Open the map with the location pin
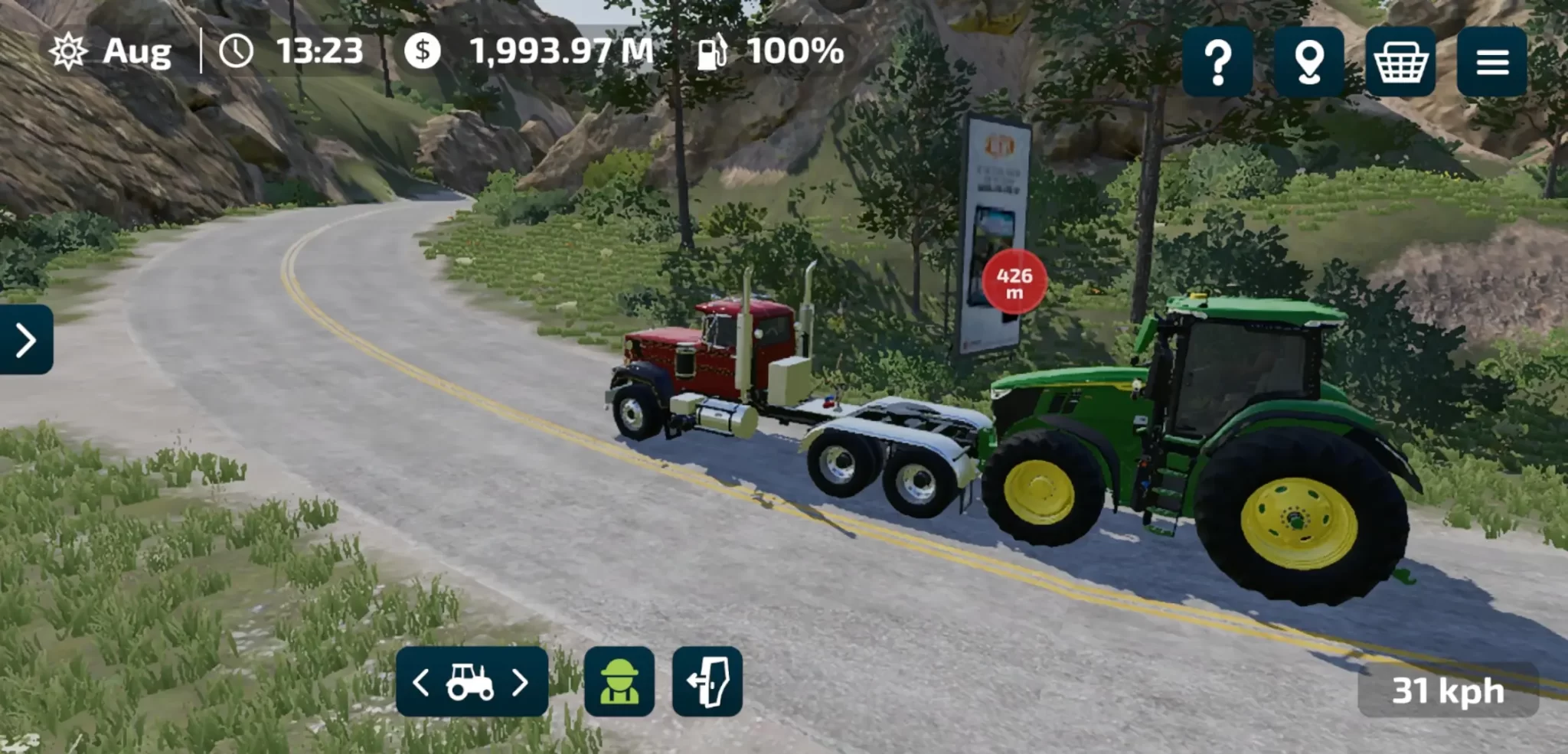This screenshot has width=1568, height=754. click(x=1308, y=62)
